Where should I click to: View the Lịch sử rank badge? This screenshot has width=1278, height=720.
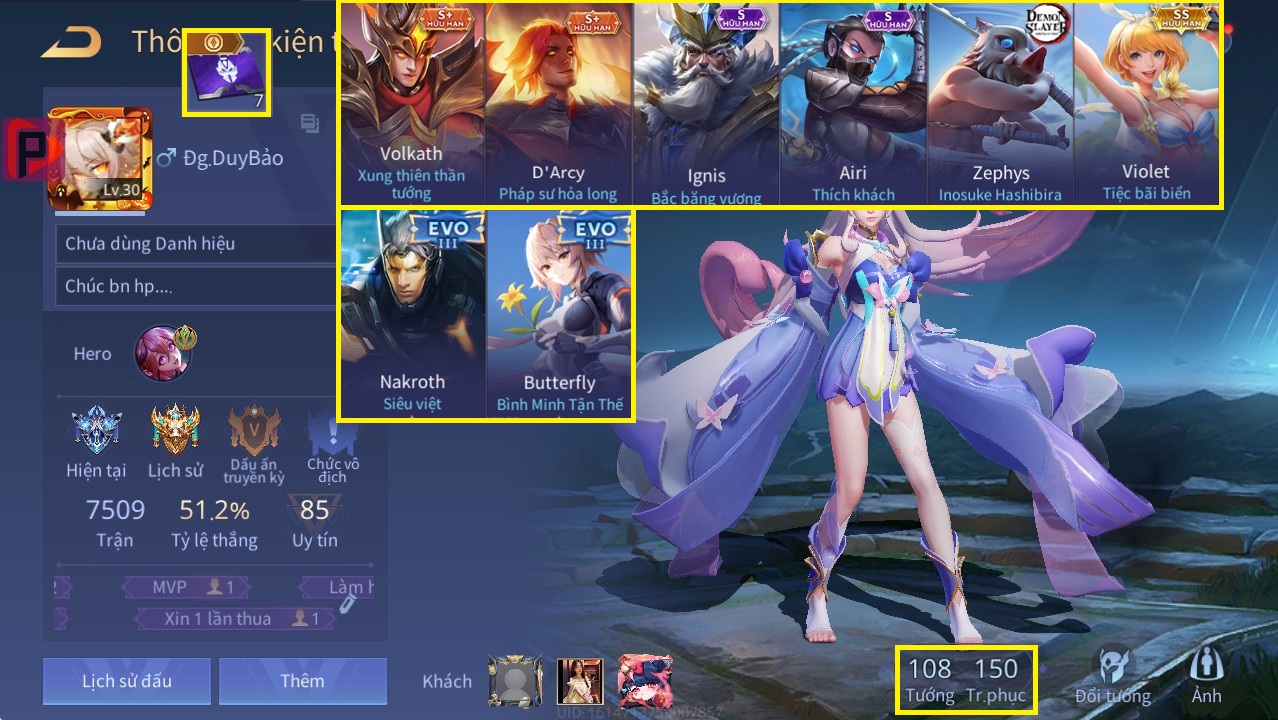coord(175,430)
